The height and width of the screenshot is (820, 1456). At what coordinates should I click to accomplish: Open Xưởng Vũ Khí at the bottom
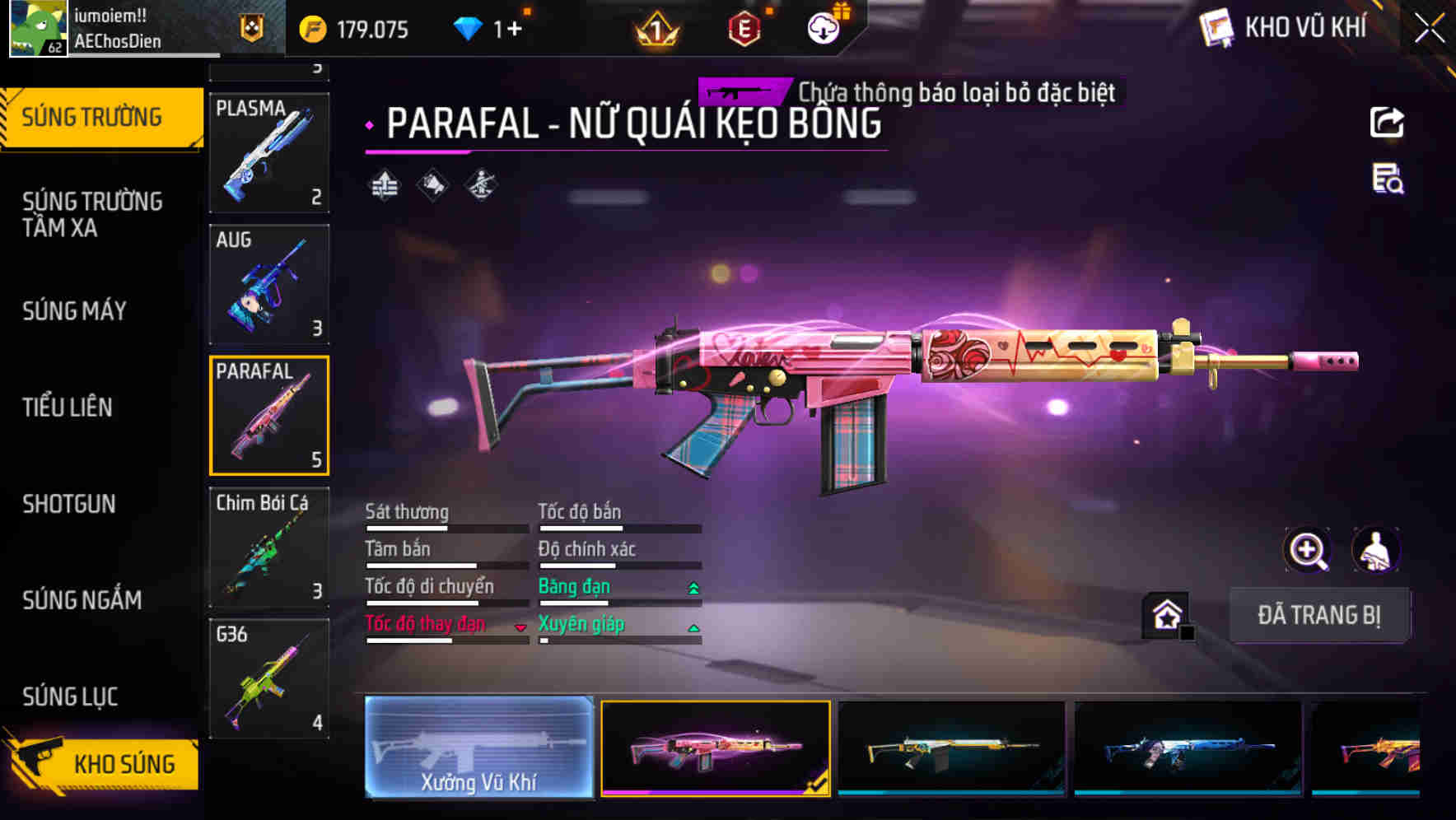pos(479,749)
